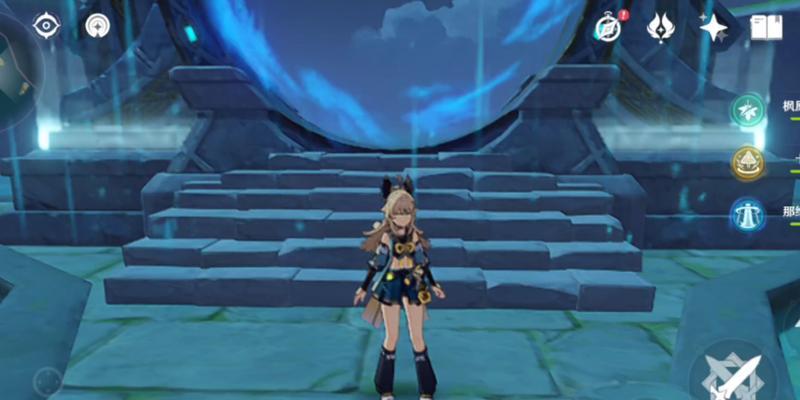Open the quest navigation circular icon
800x400 pixels.
pyautogui.click(x=98, y=25)
